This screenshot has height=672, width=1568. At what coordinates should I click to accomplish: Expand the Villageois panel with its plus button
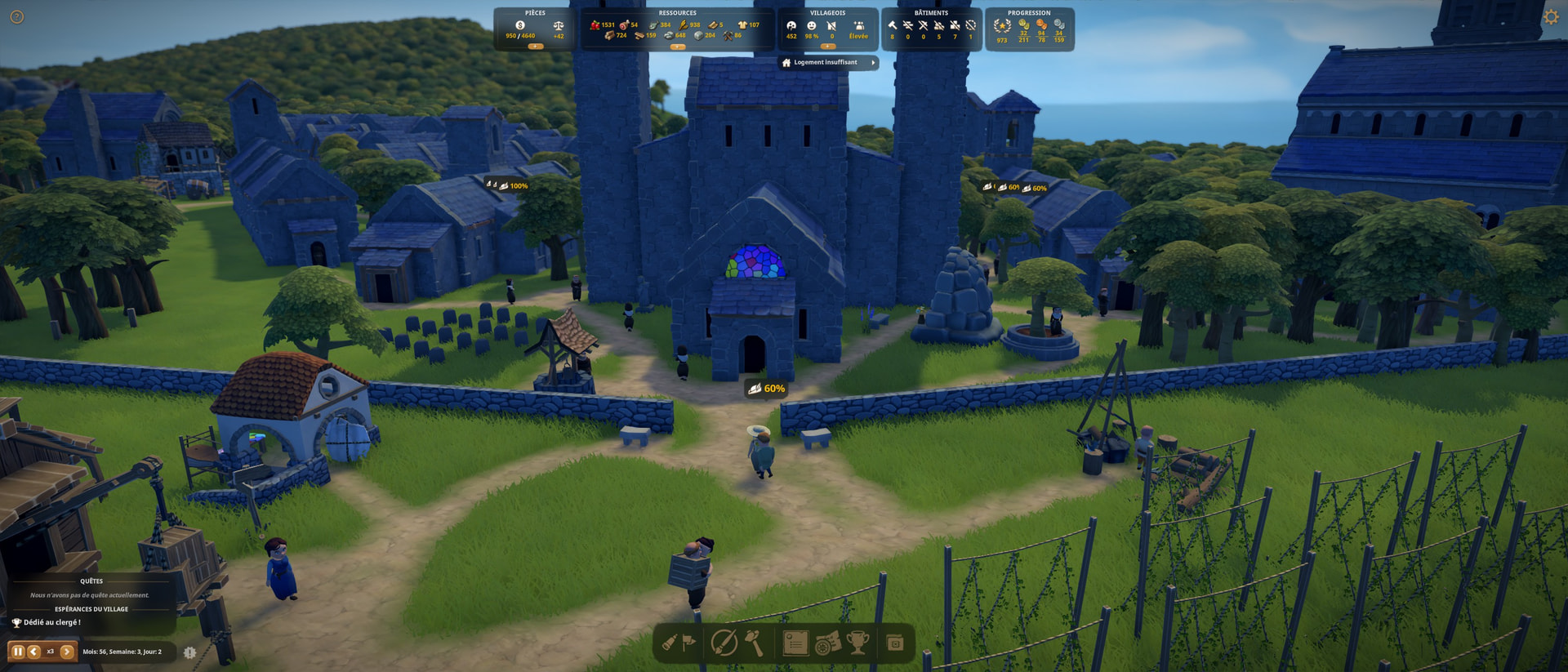click(827, 47)
